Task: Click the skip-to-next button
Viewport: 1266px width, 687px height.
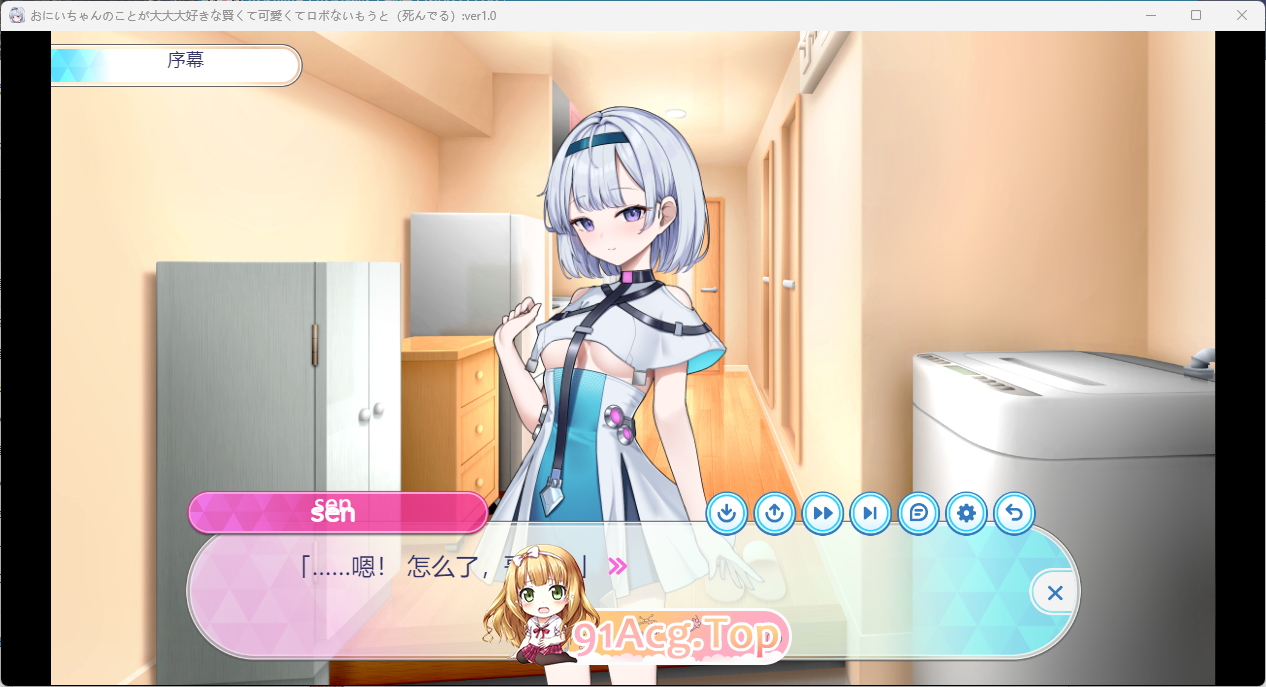Action: [x=870, y=514]
